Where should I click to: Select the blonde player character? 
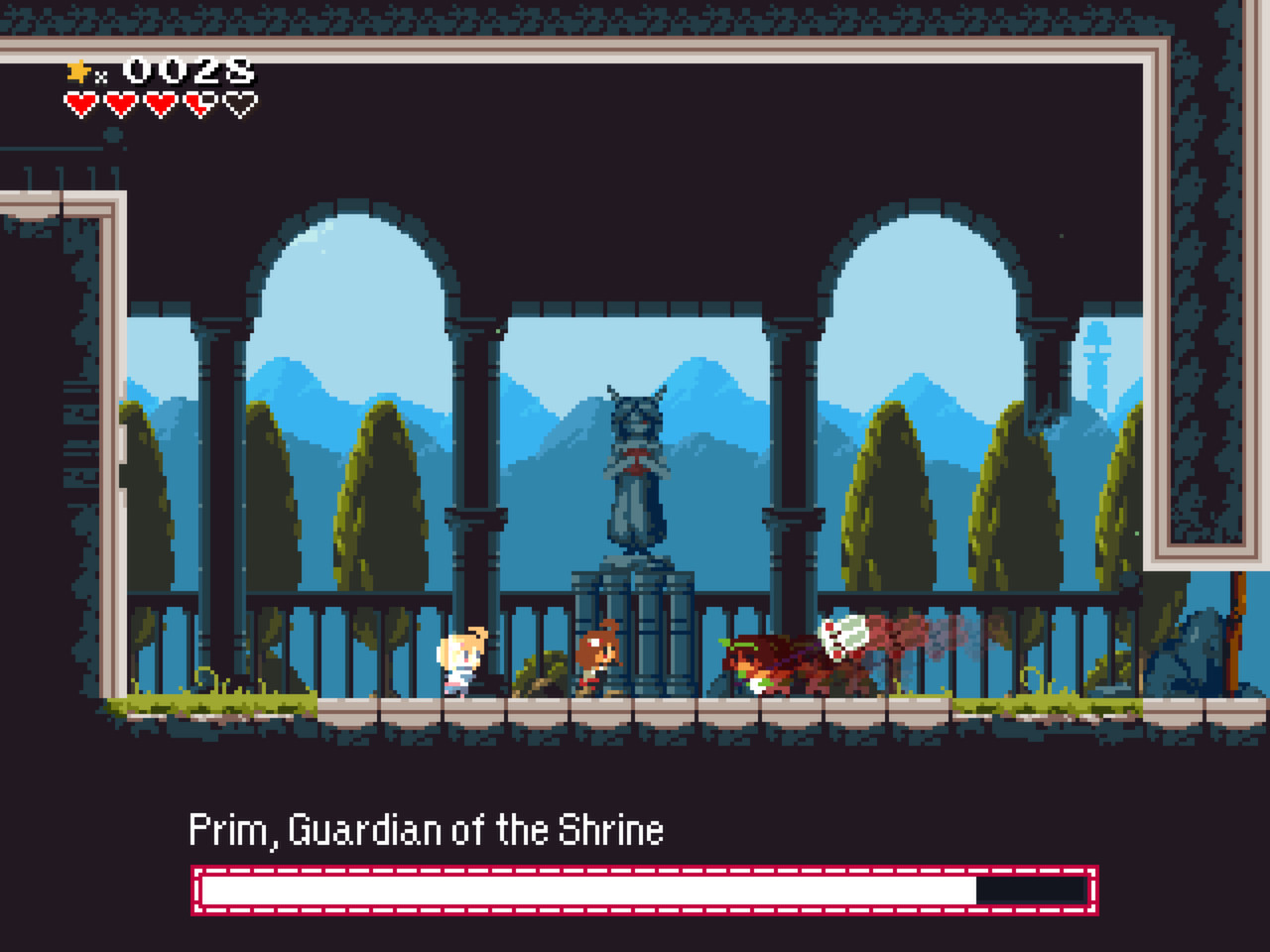(x=460, y=659)
